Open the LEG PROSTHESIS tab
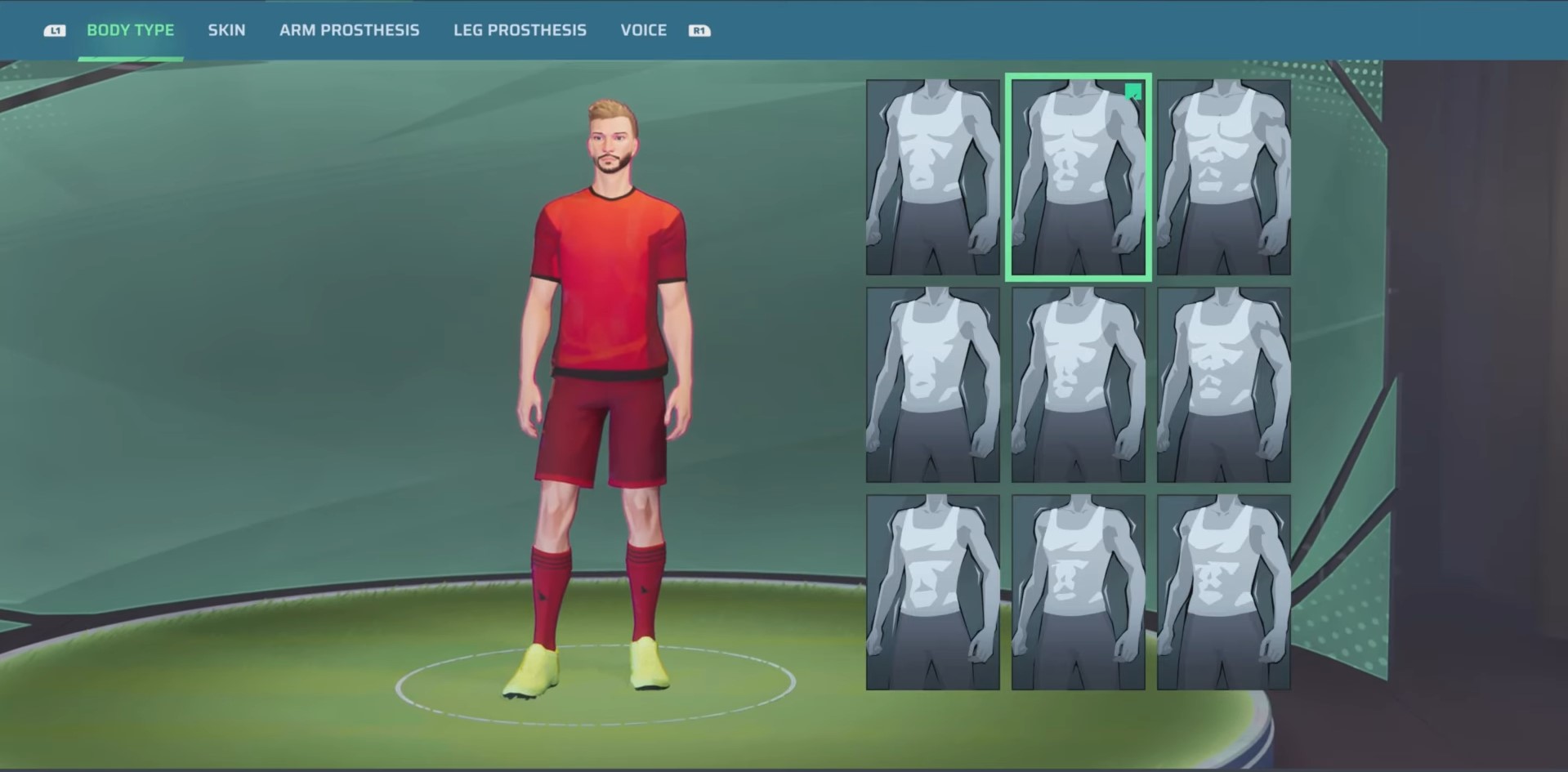Screen dimensions: 1568x772 pos(520,30)
